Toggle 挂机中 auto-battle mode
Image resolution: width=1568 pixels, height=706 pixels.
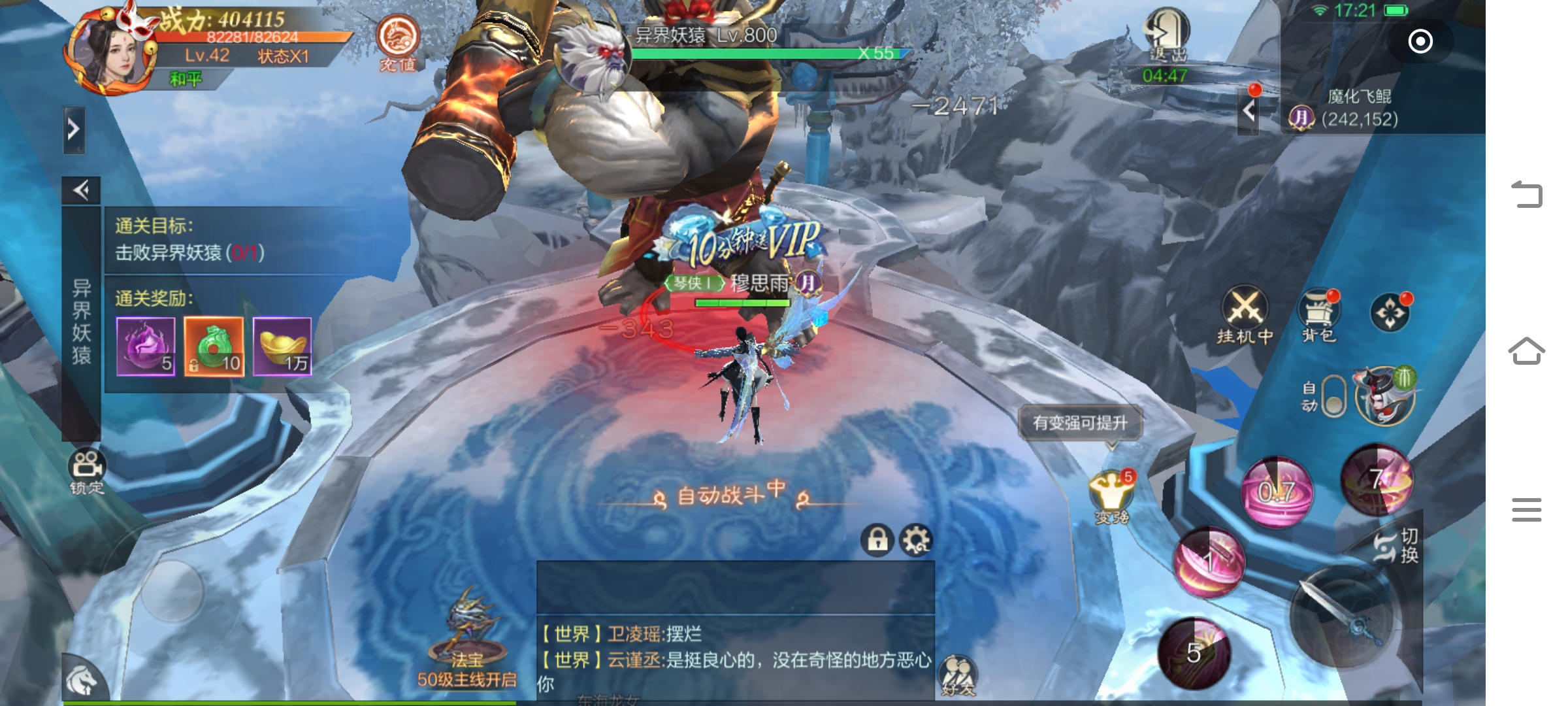(x=1245, y=314)
